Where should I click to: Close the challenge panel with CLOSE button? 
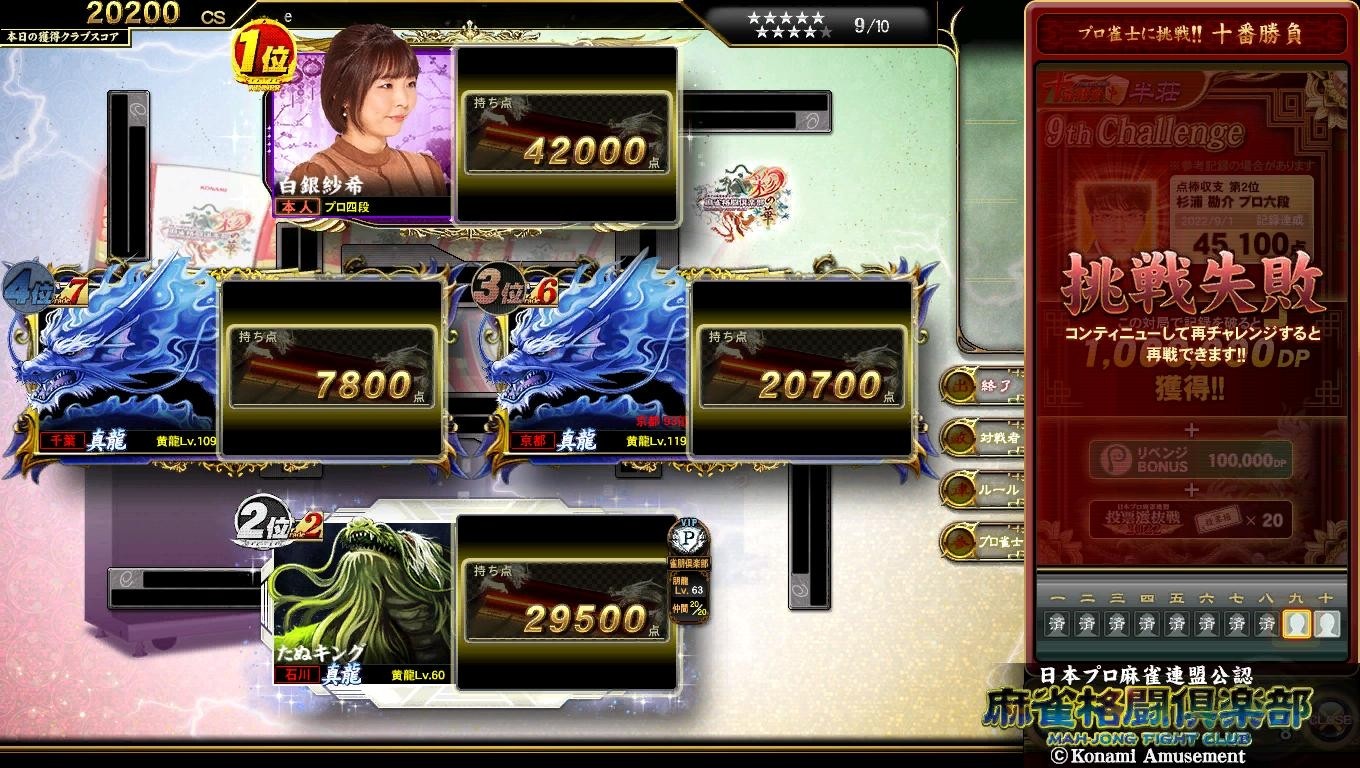point(1325,719)
